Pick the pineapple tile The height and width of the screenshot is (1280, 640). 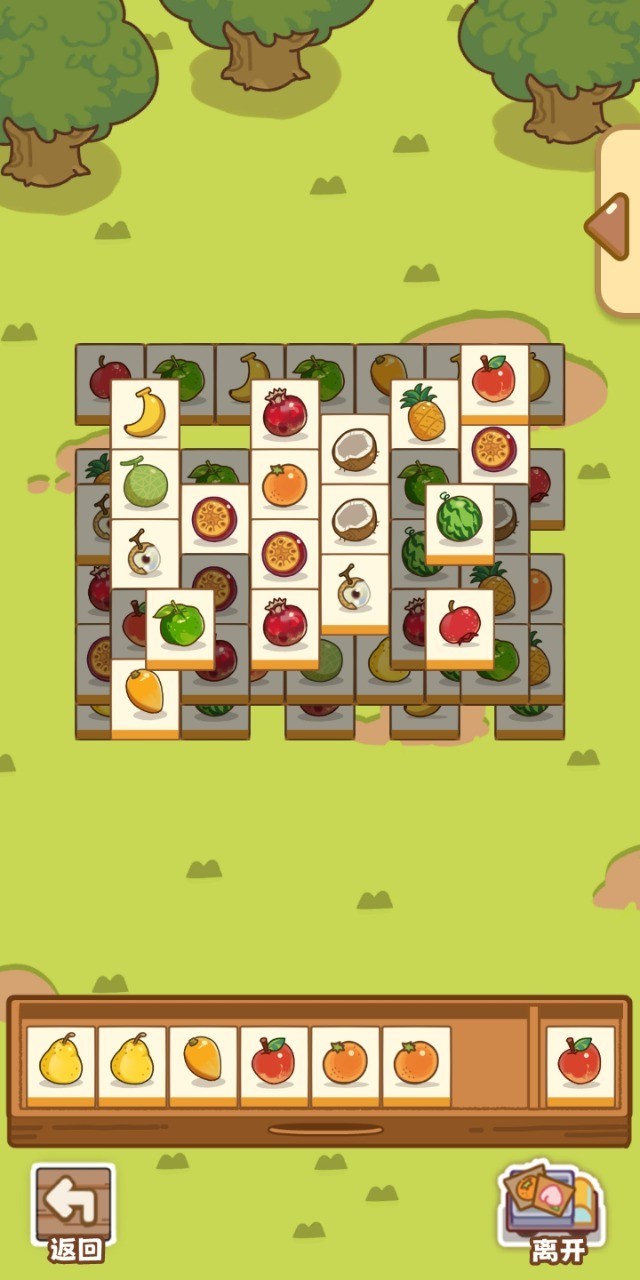click(424, 413)
